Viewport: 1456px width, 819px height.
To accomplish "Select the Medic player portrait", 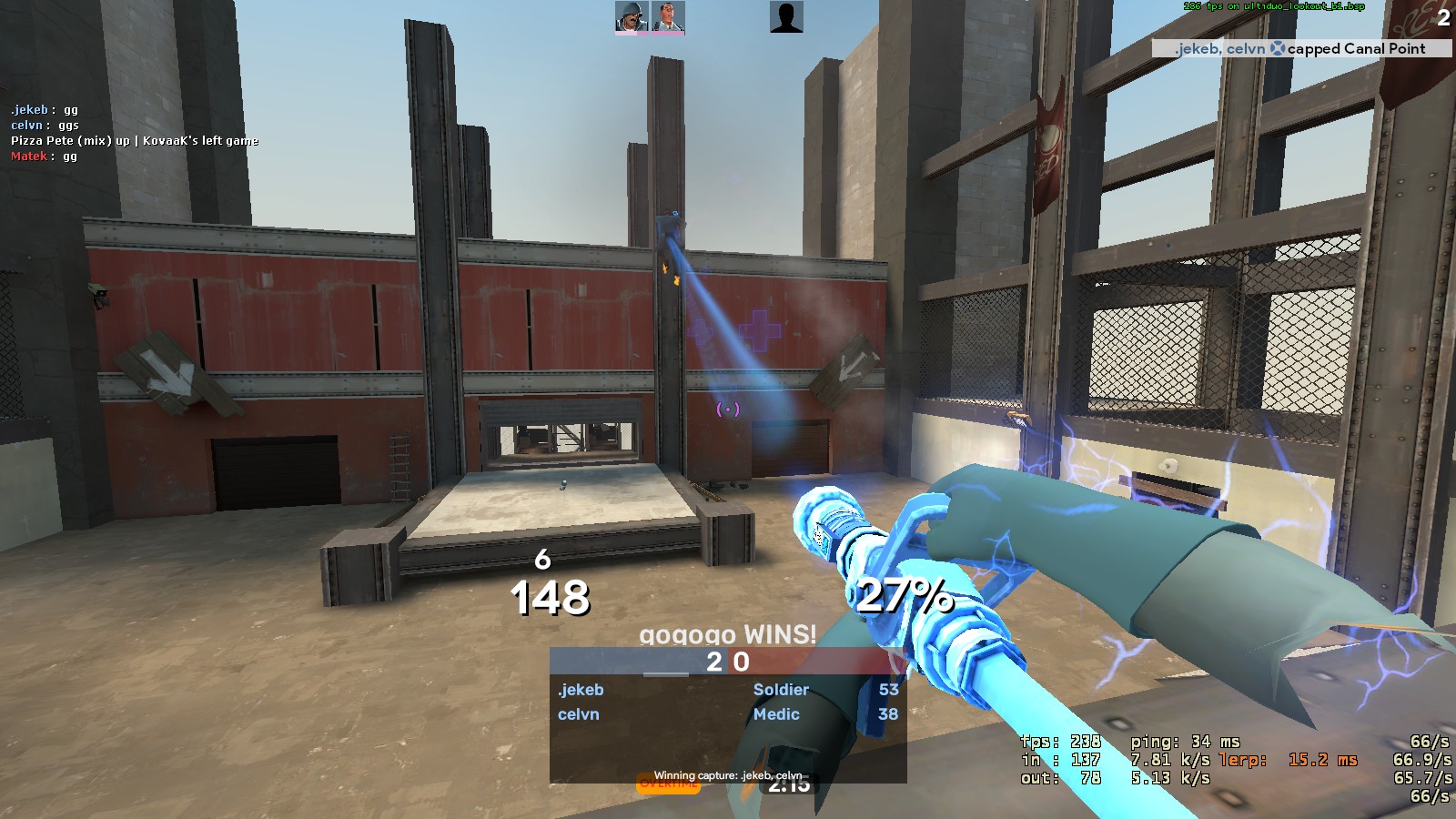I will point(668,17).
